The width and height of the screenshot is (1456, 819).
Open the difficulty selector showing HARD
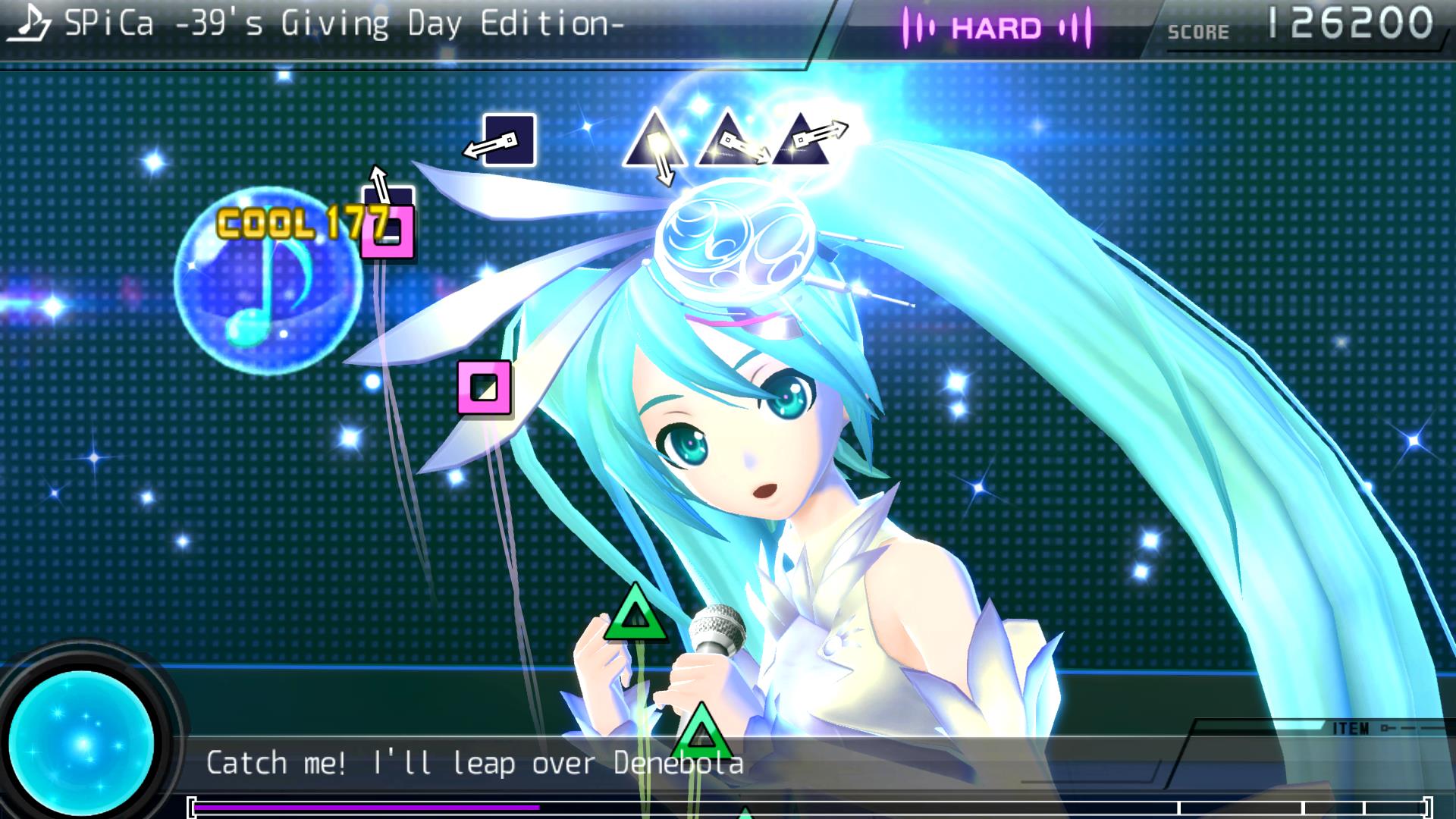coord(998,29)
